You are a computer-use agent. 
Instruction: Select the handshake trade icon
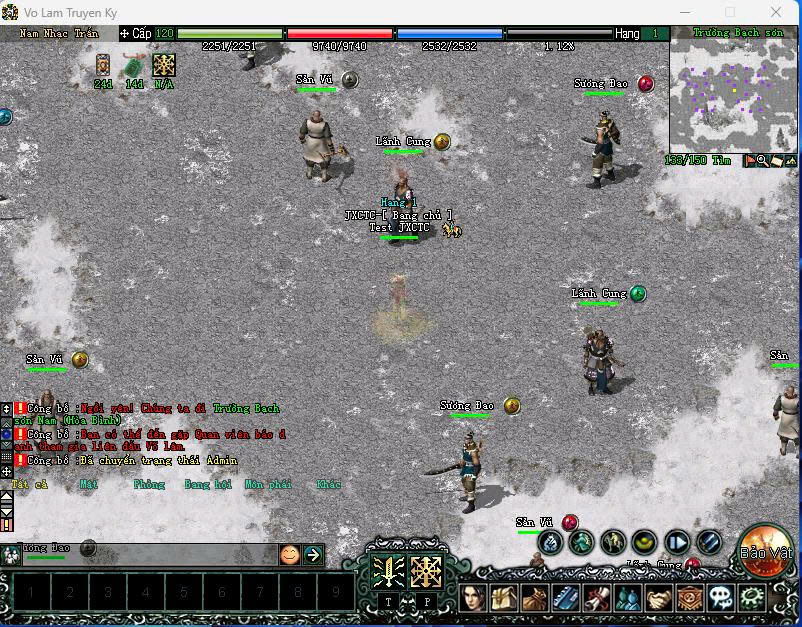tap(657, 598)
